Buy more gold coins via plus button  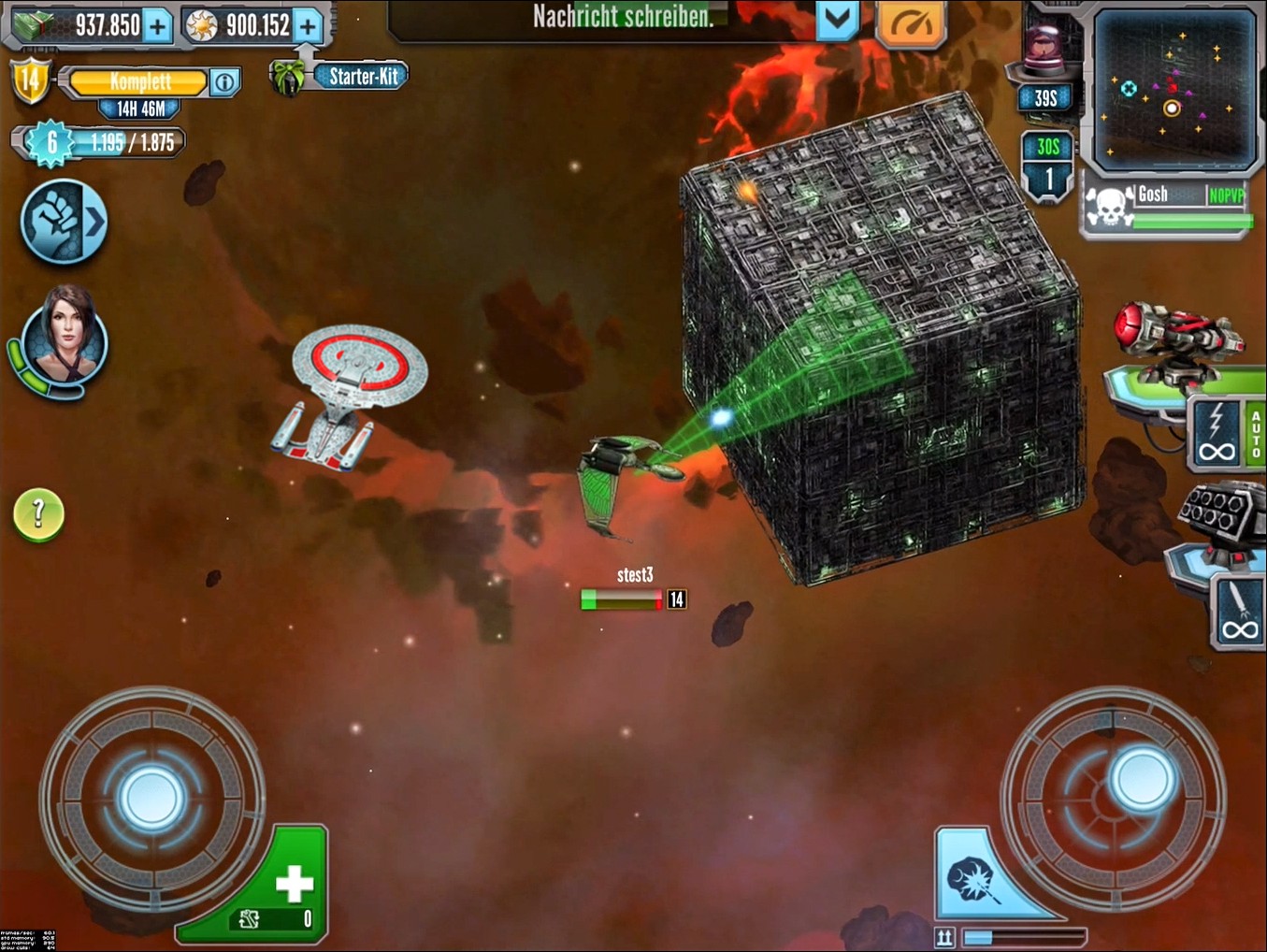(308, 26)
